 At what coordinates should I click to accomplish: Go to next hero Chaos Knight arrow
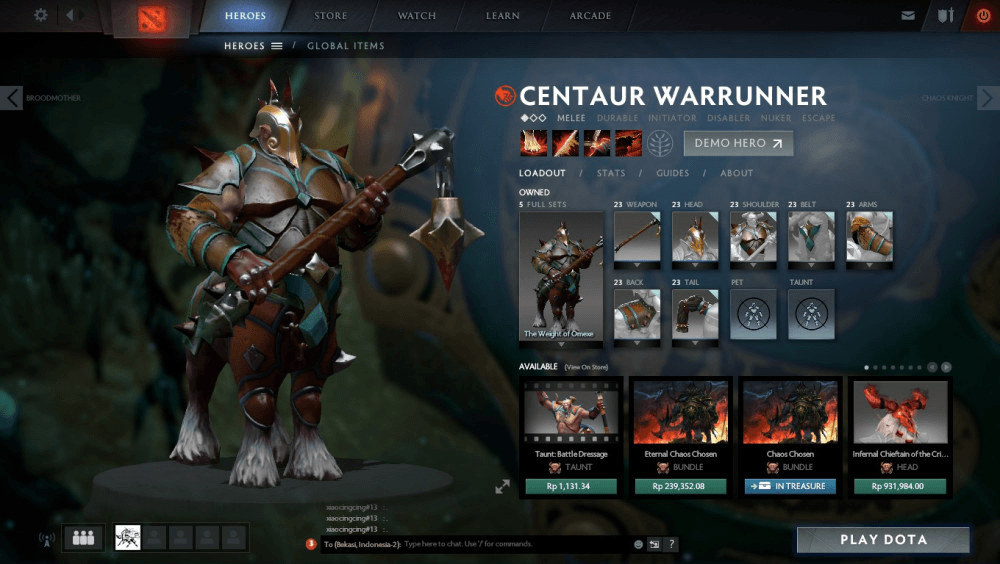pos(987,98)
